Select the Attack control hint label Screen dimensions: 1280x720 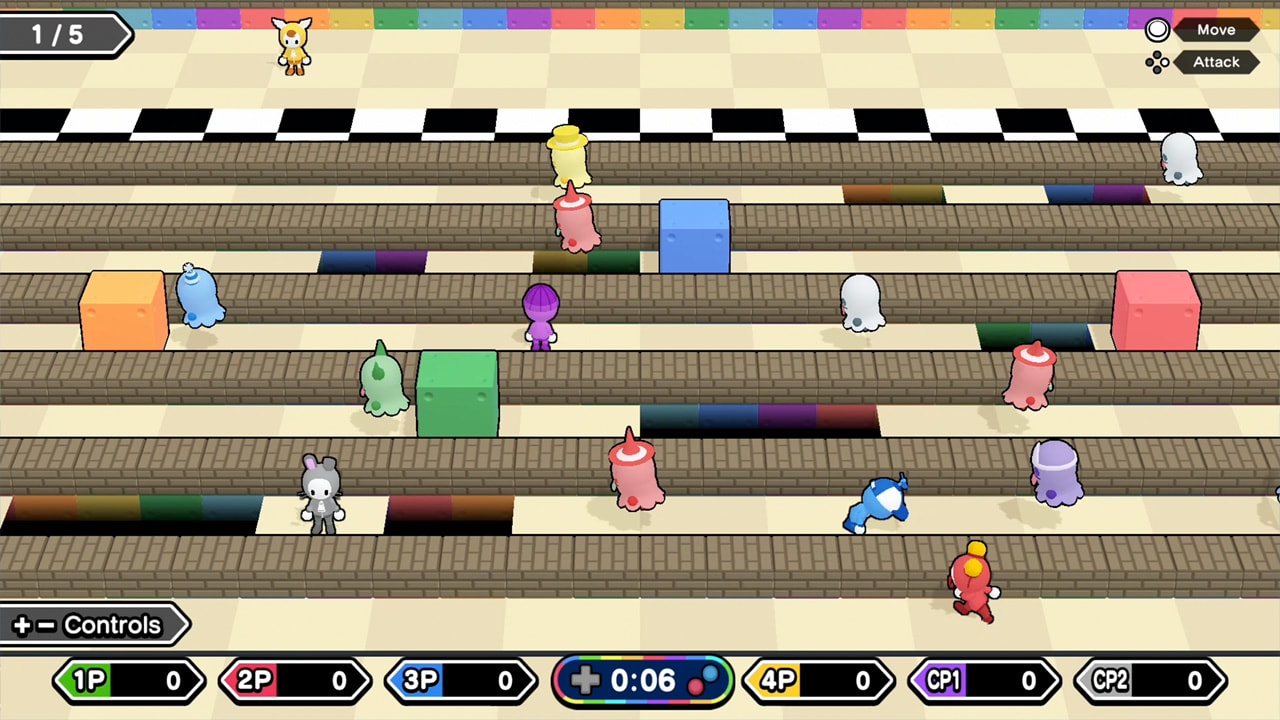point(1216,62)
